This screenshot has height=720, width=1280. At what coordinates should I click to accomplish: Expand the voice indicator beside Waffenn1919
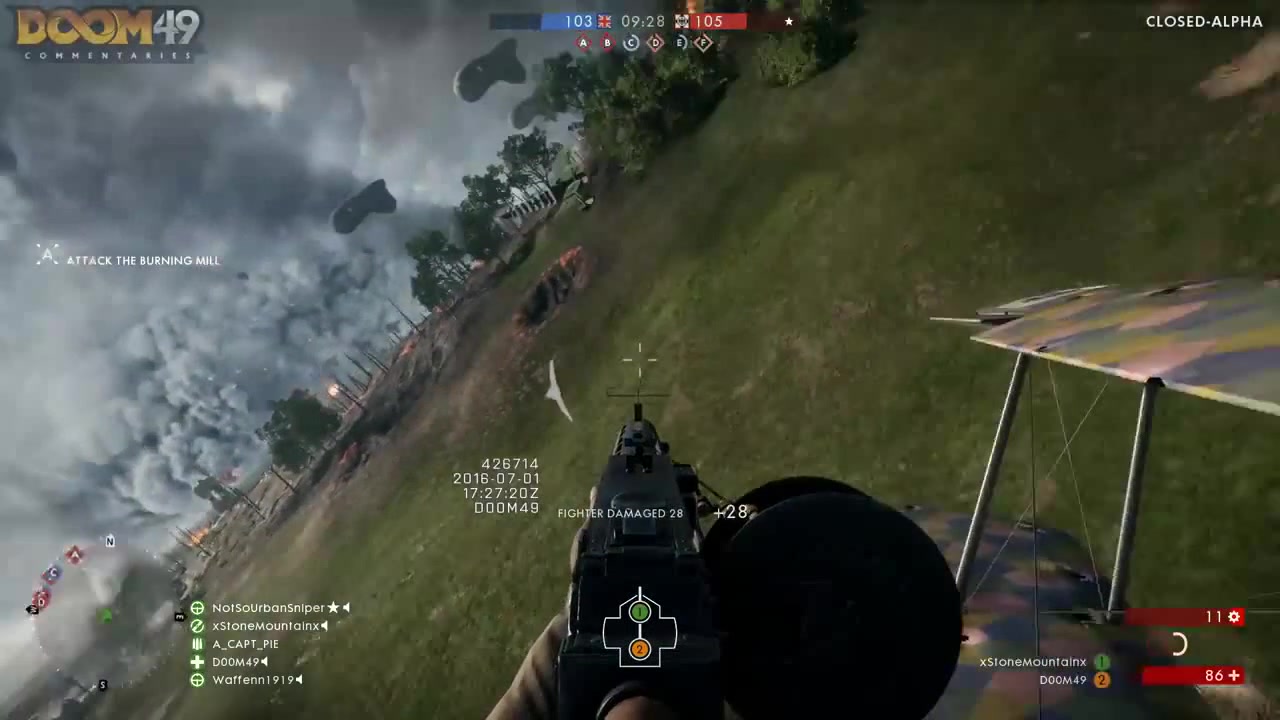tap(298, 680)
